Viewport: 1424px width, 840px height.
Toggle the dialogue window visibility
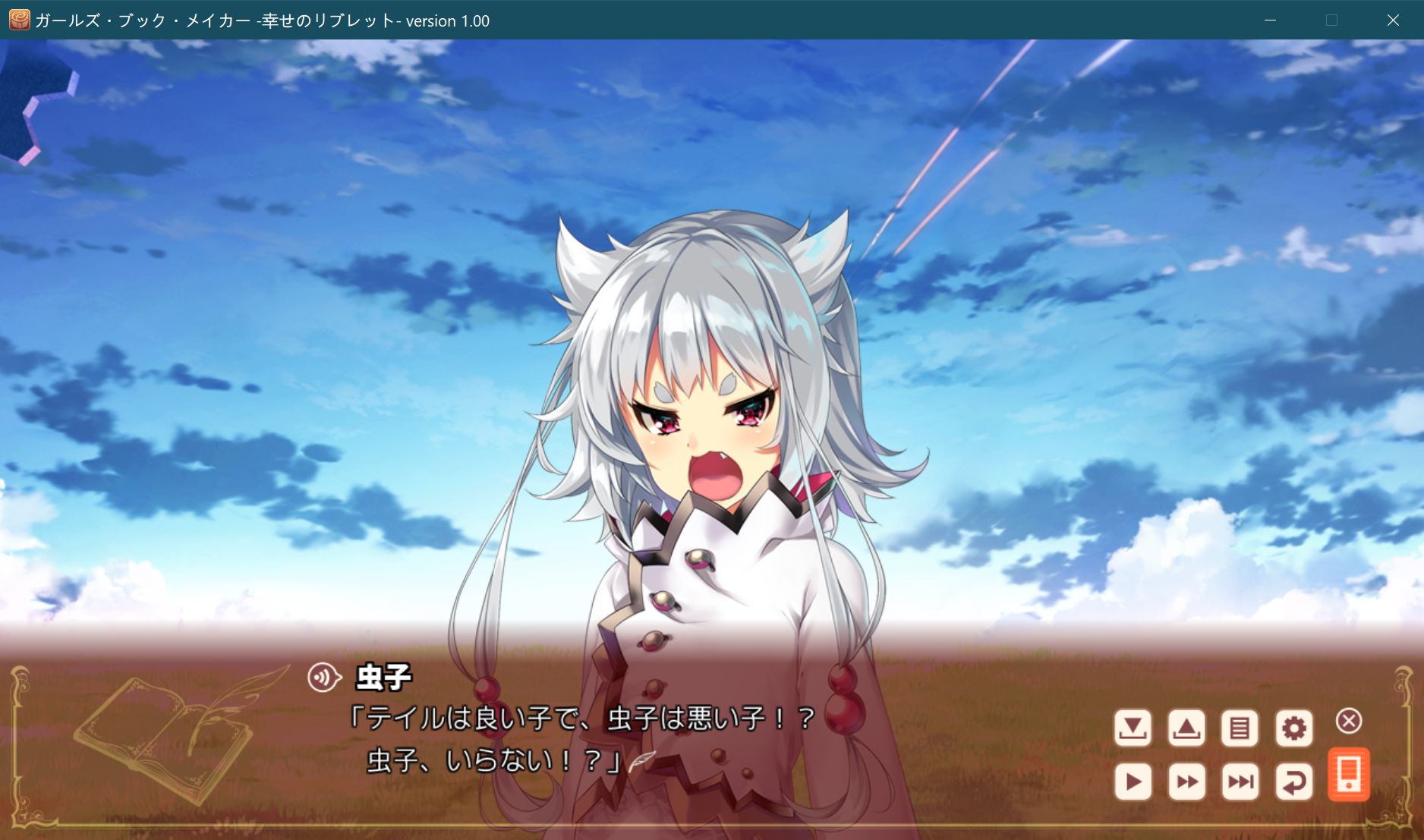(1349, 722)
